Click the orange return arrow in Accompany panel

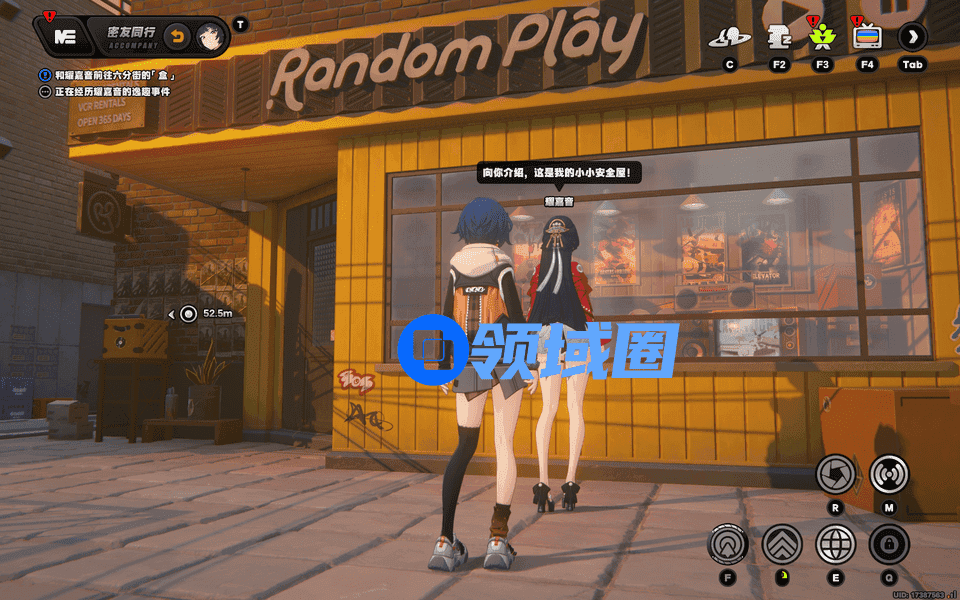(x=176, y=37)
